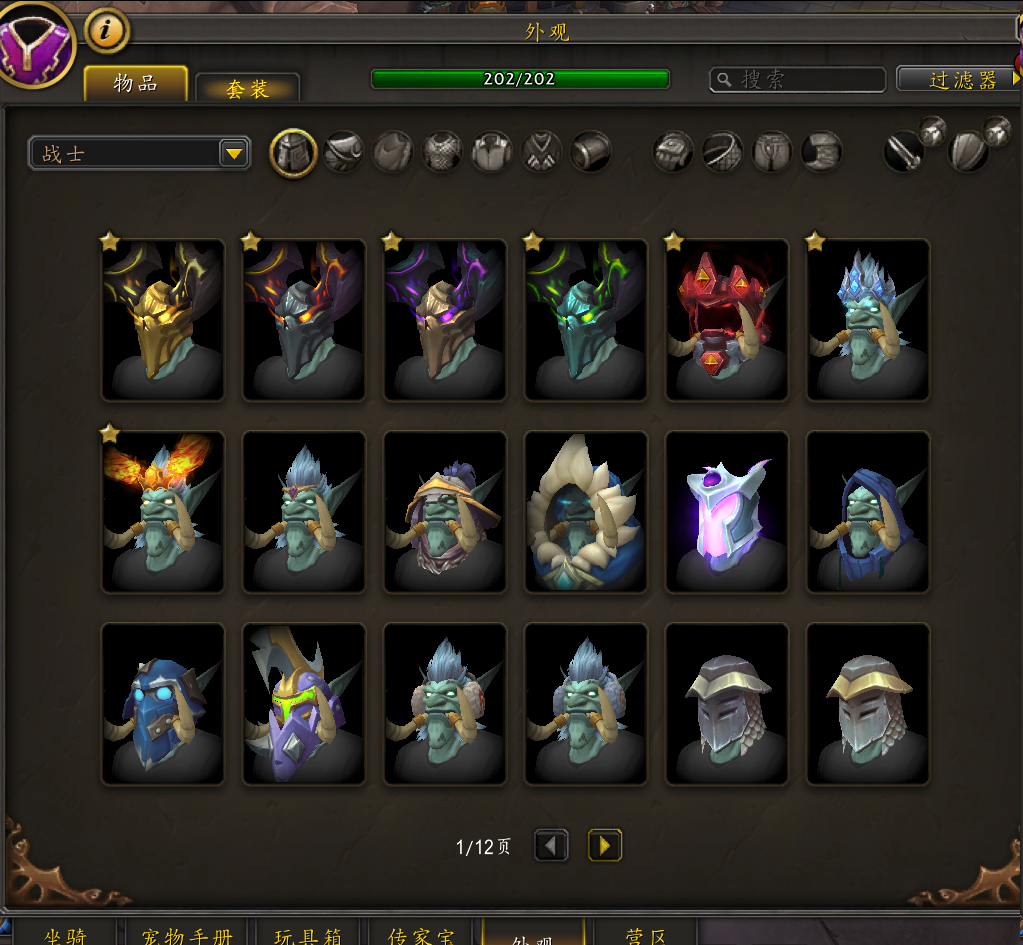Viewport: 1023px width, 945px height.
Task: Click the round info button
Action: pyautogui.click(x=107, y=31)
